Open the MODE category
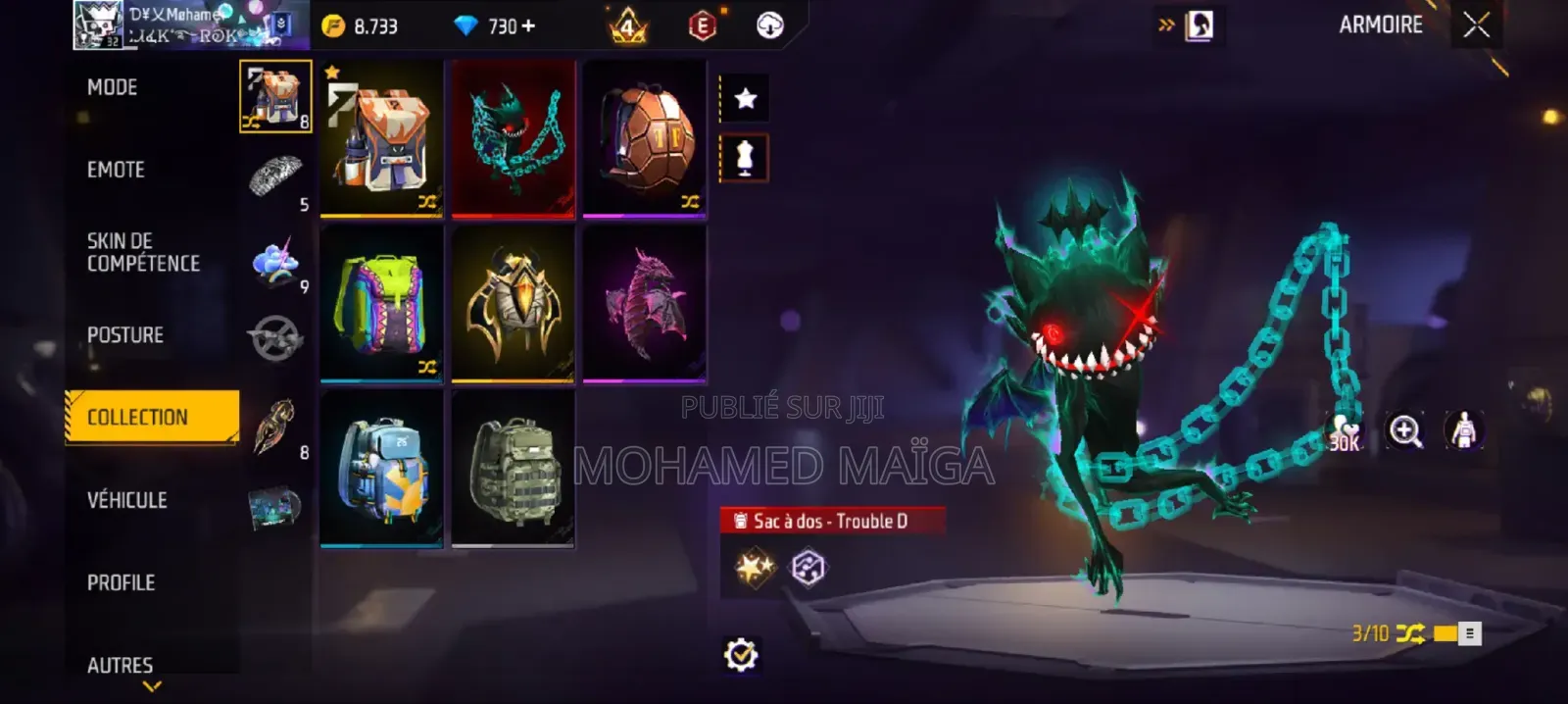The height and width of the screenshot is (704, 1568). click(113, 87)
